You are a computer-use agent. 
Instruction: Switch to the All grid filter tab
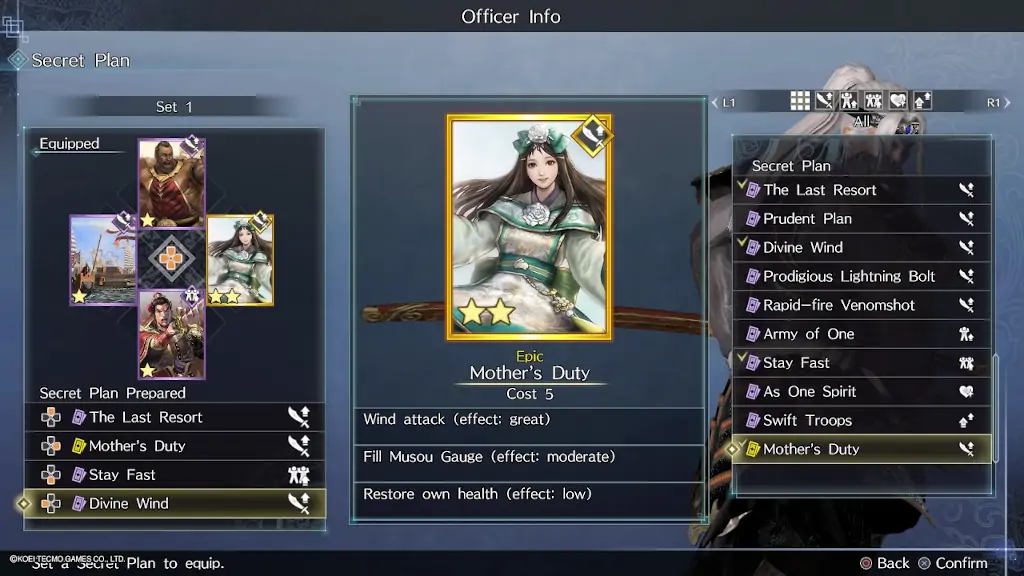click(x=800, y=100)
